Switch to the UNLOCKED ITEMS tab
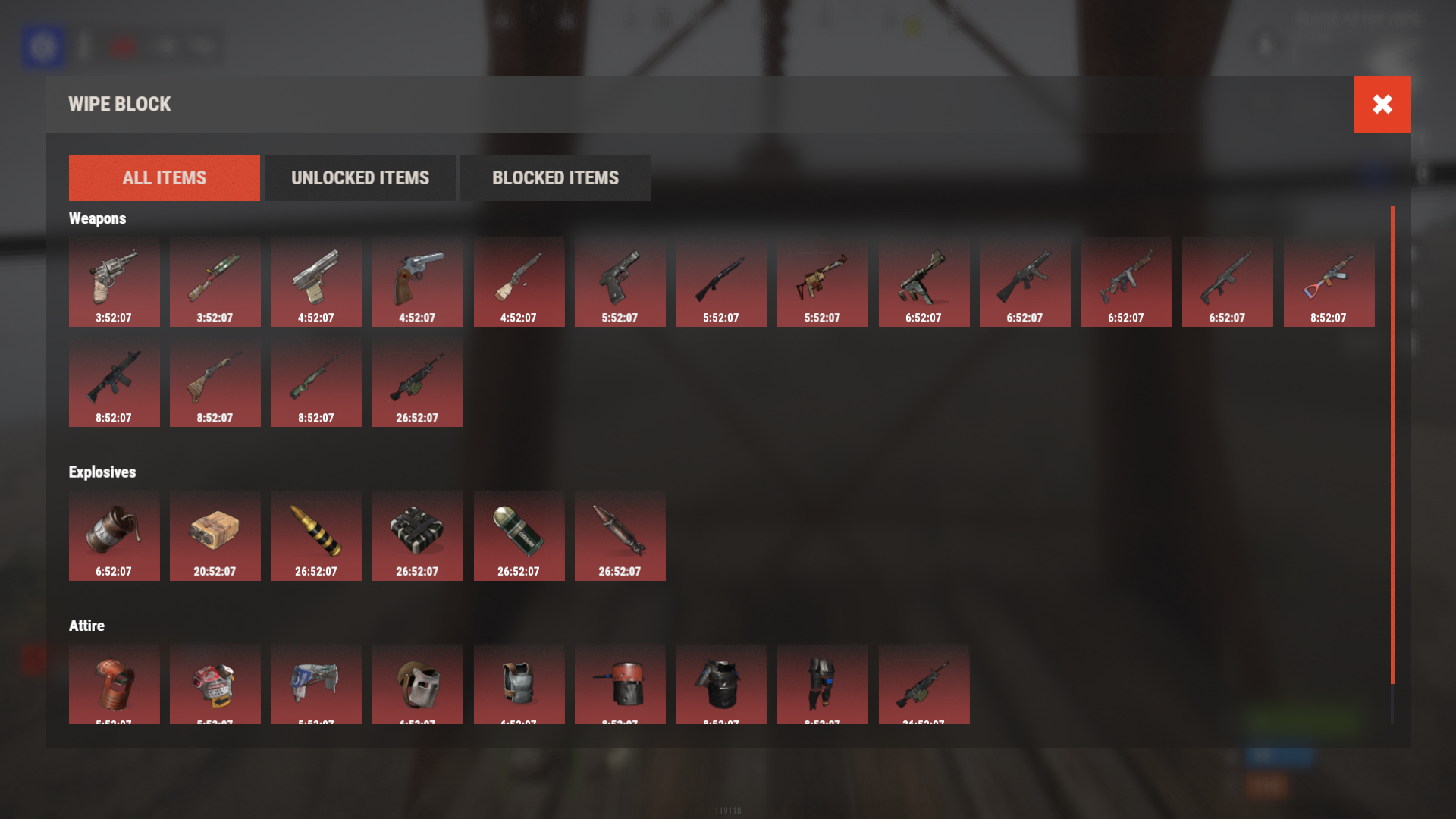This screenshot has width=1456, height=819. click(359, 177)
